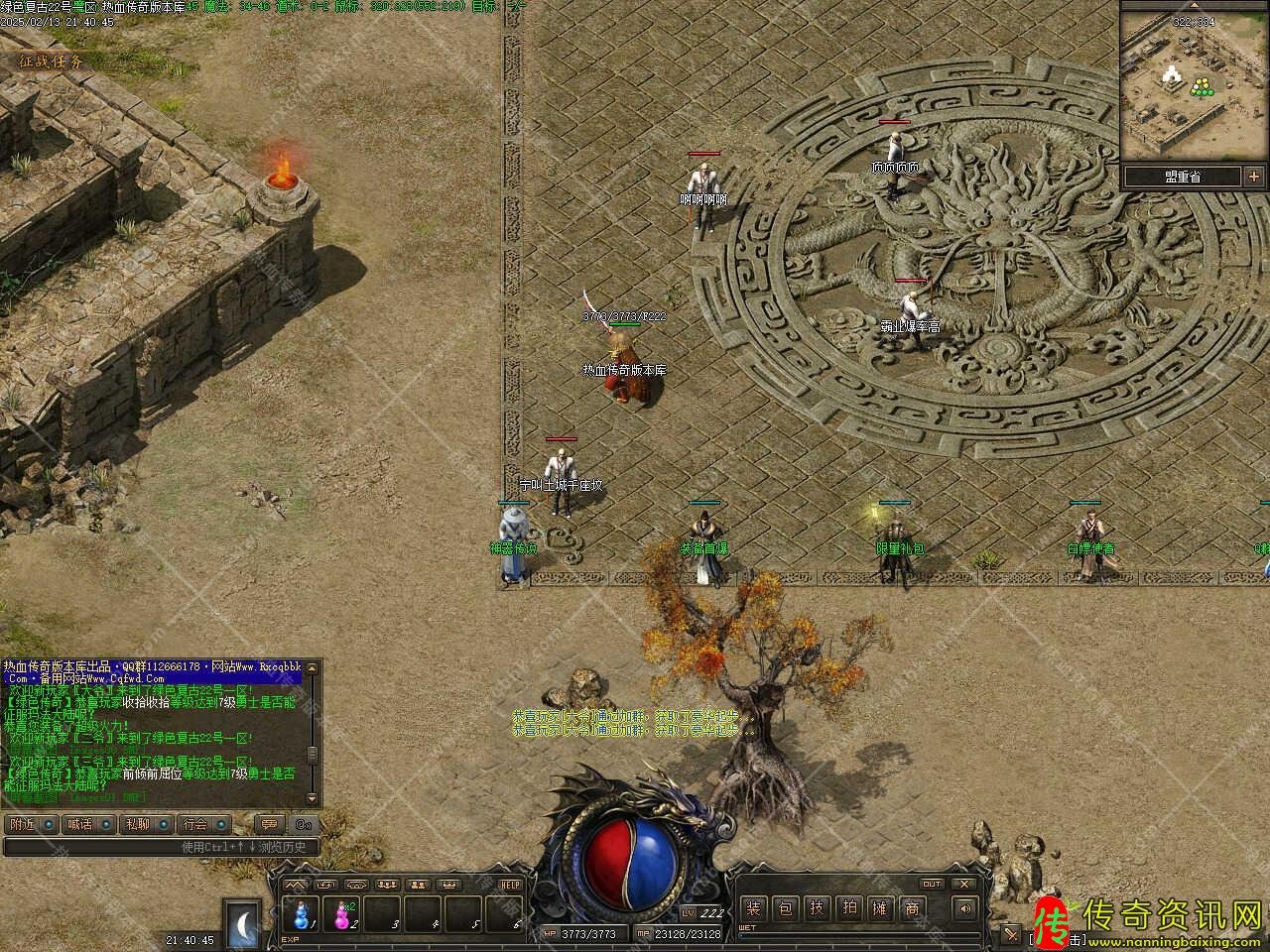The image size is (1270, 952).
Task: Select the 私聊 private chat channel
Action: tap(137, 824)
